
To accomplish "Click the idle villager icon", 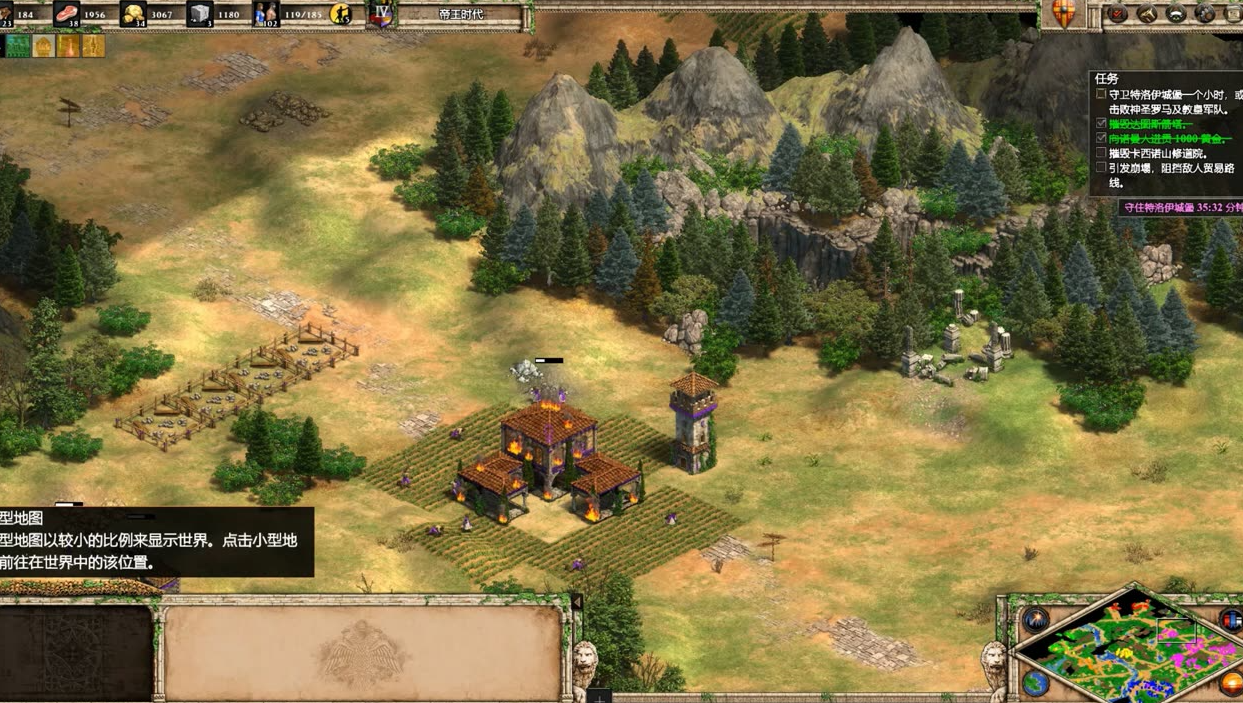I will [x=340, y=14].
